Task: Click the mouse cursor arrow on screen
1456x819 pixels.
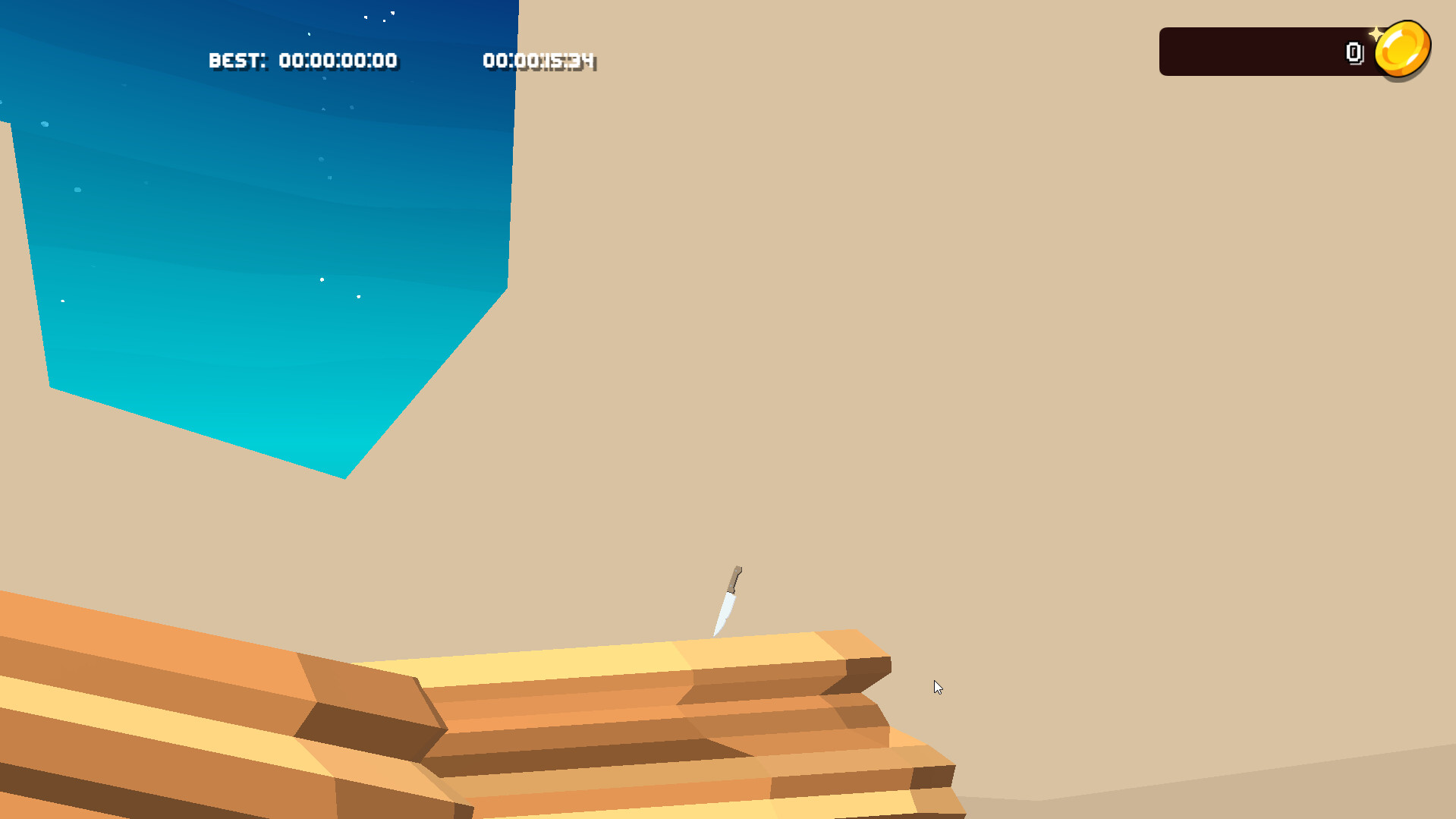Action: (x=938, y=686)
